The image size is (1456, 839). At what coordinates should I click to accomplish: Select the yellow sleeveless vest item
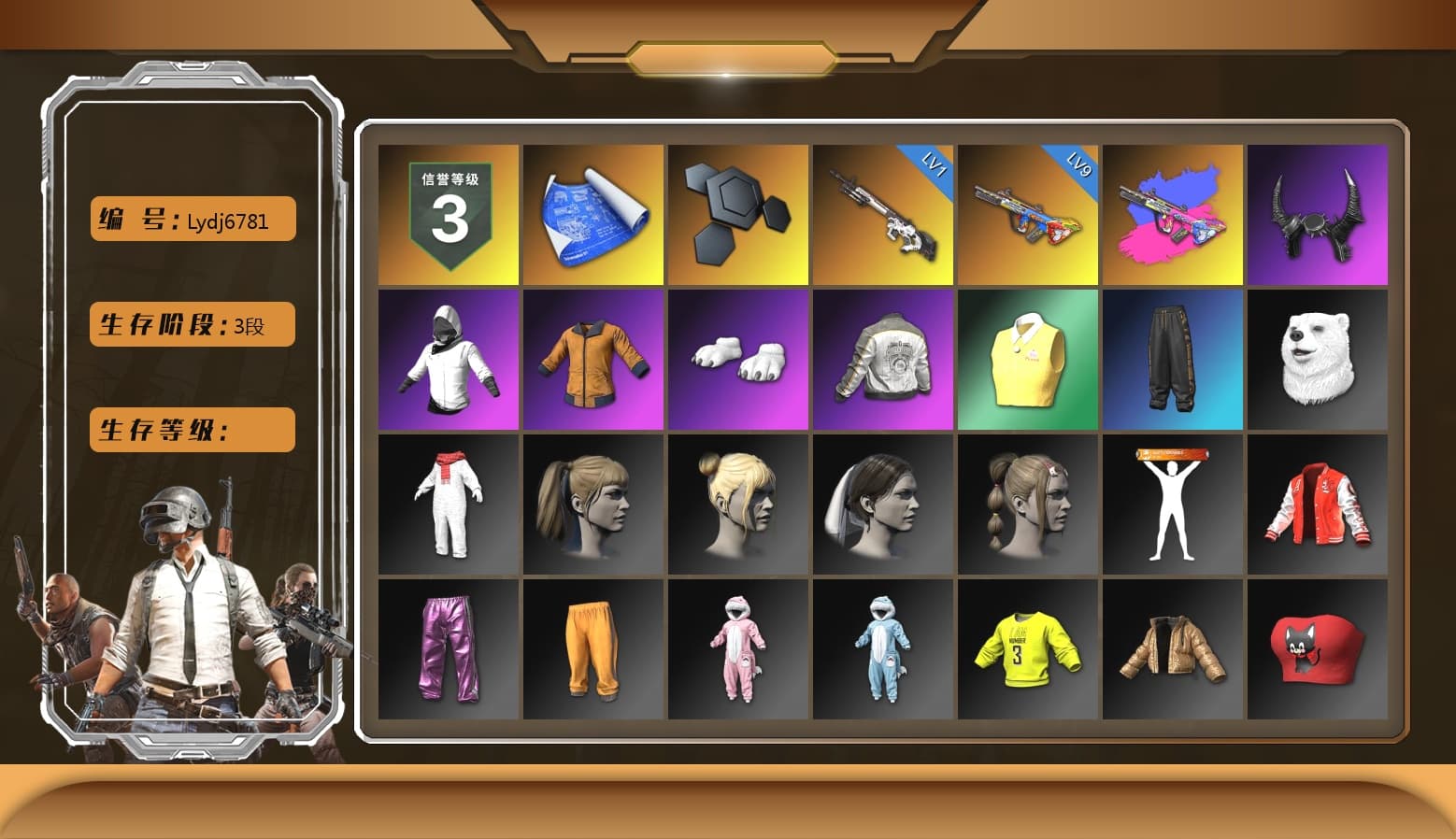[x=1027, y=359]
